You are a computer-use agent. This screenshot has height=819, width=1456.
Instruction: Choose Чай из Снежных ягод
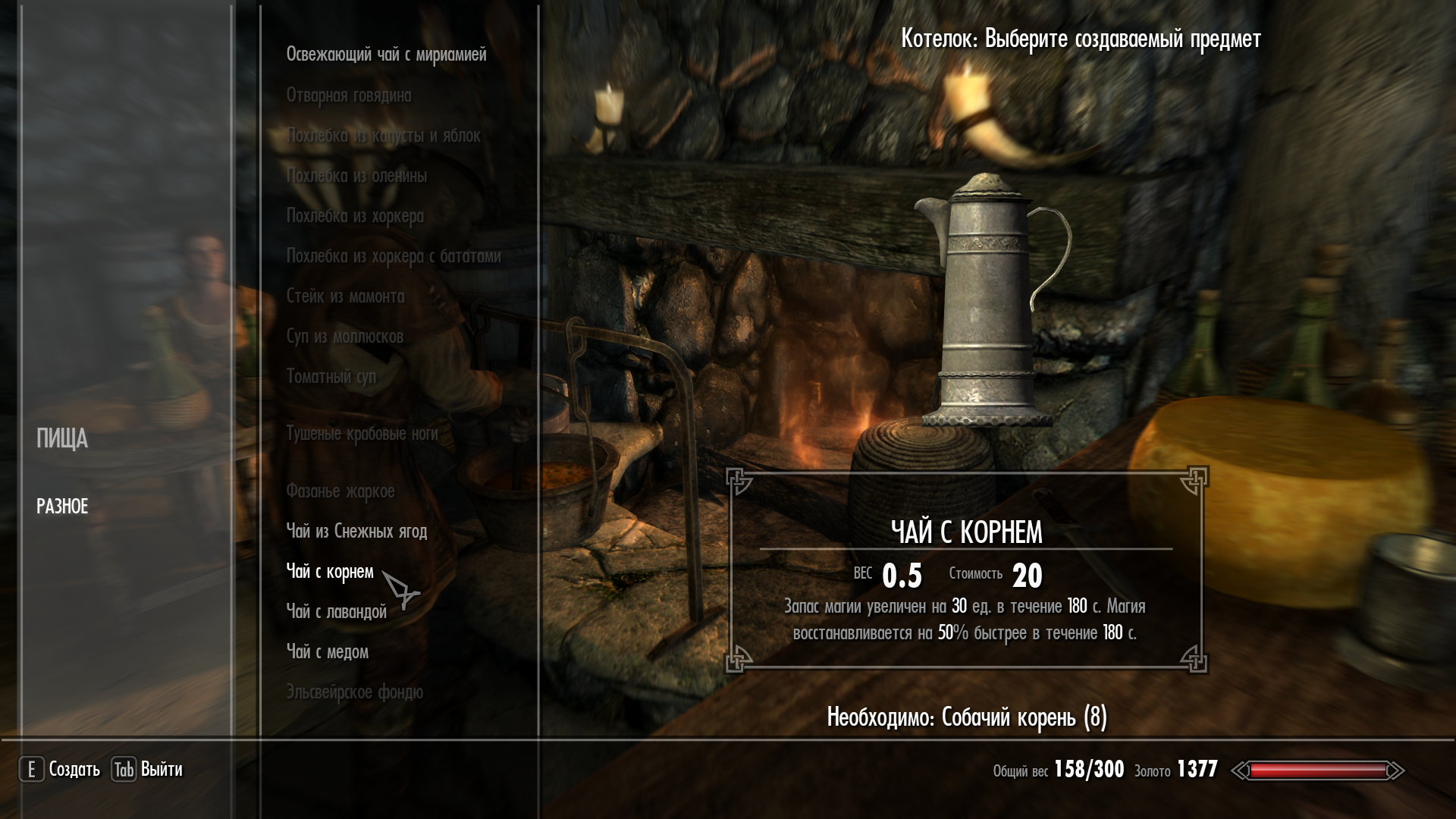click(356, 532)
